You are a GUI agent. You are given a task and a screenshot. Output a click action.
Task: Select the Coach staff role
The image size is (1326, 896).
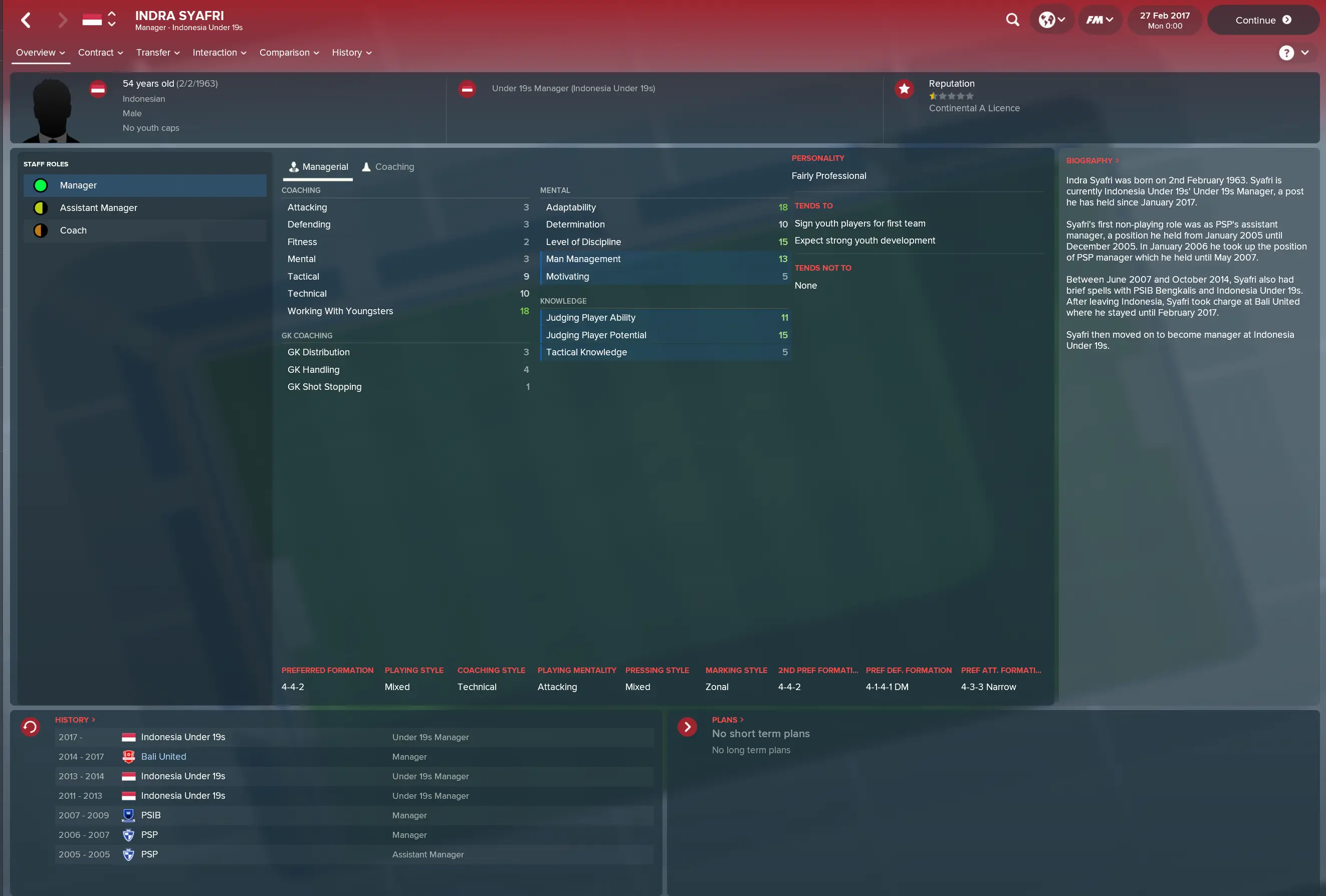[x=145, y=230]
